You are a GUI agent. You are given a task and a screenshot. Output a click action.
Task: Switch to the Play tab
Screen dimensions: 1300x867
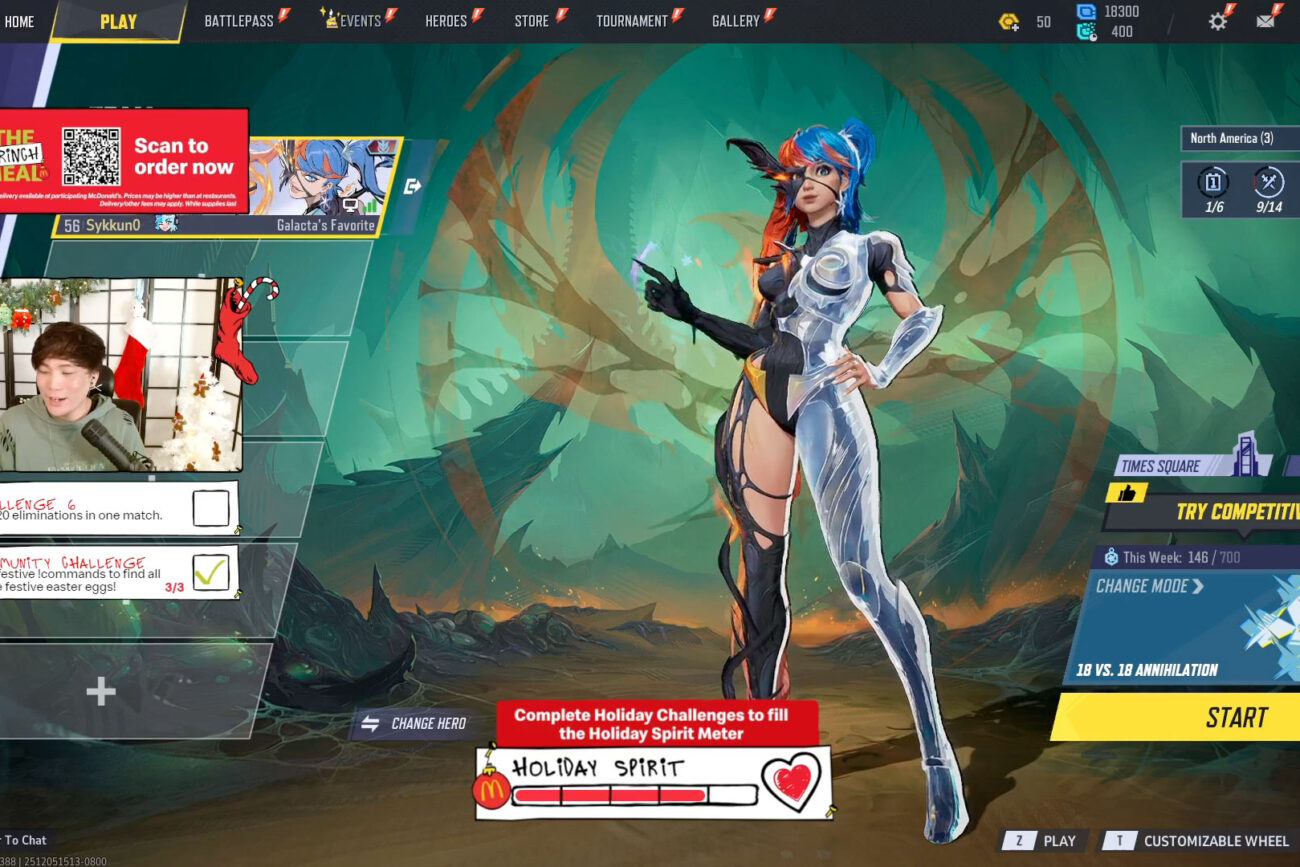[x=118, y=21]
